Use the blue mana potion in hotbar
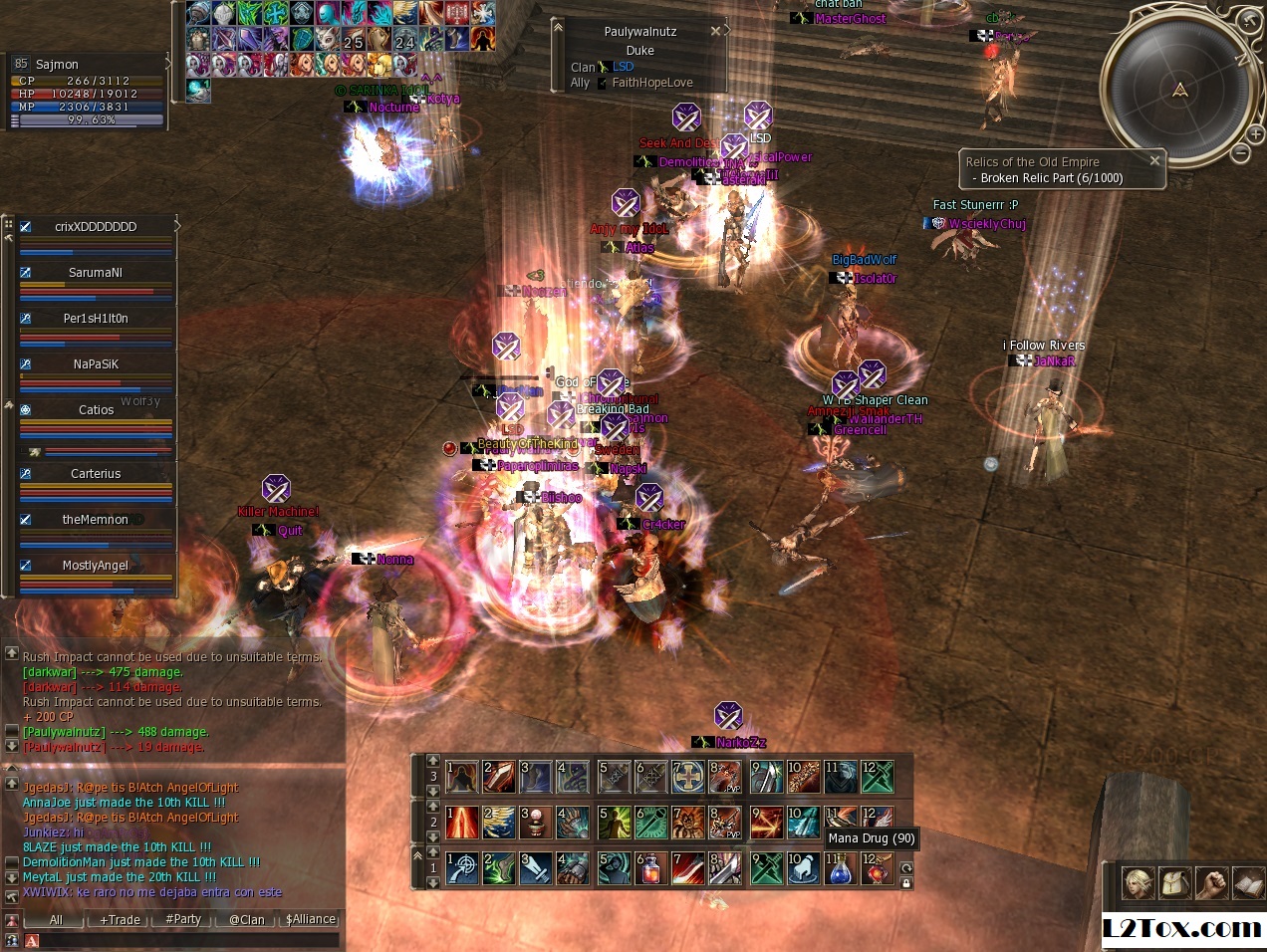Screen dimensions: 1267x952 coord(841,869)
